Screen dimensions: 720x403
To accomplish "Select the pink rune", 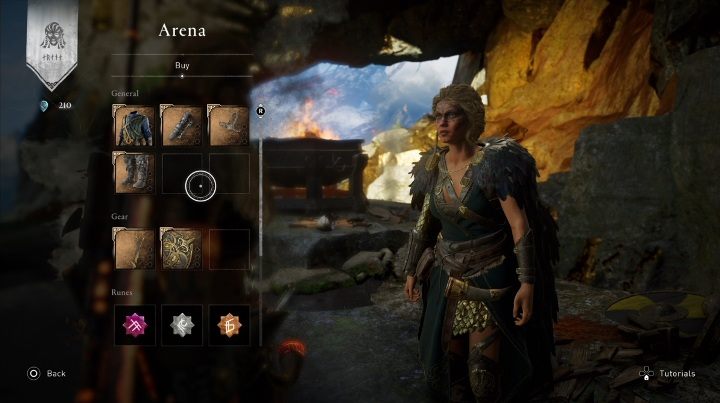I will [x=134, y=325].
